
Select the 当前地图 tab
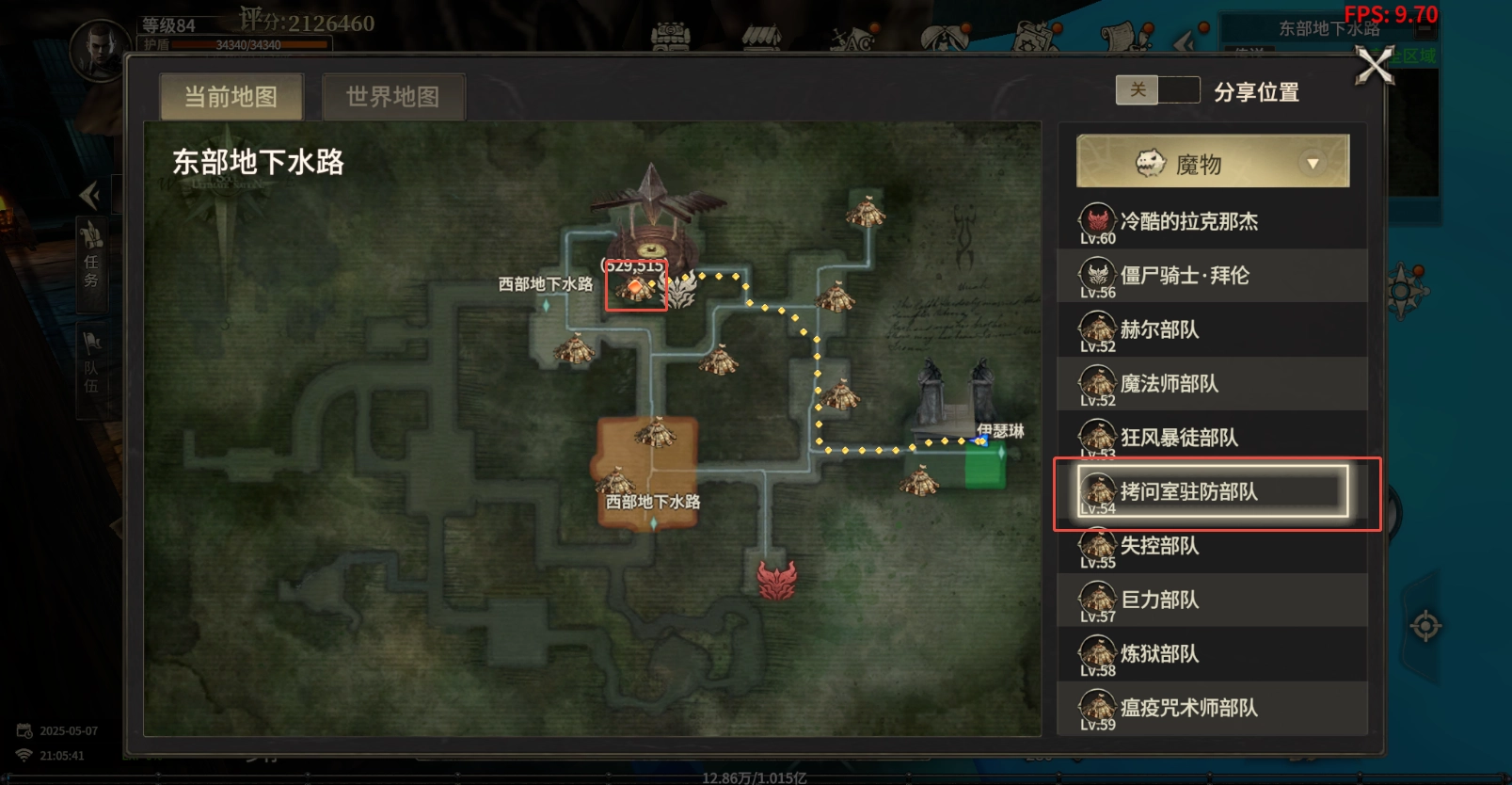point(231,96)
